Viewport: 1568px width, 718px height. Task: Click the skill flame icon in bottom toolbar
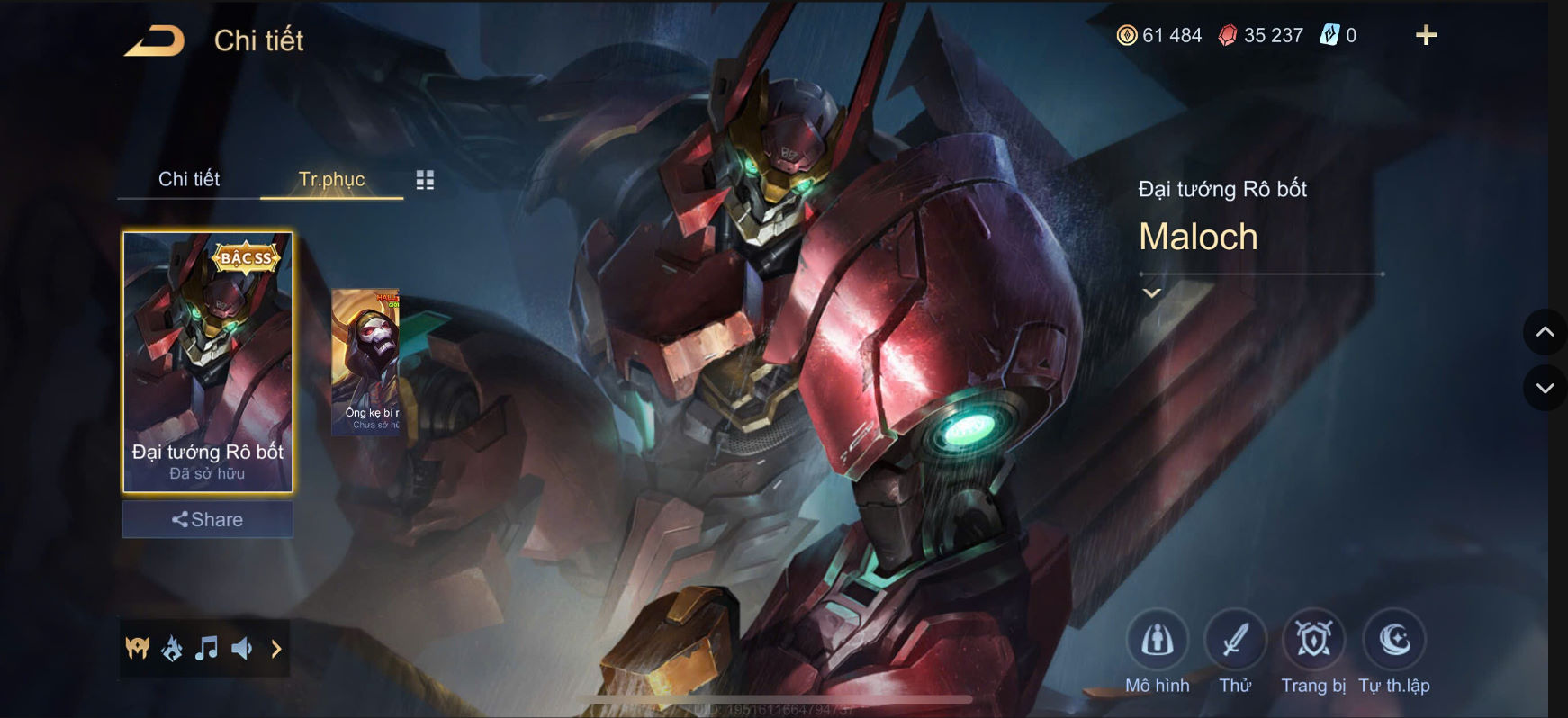173,647
